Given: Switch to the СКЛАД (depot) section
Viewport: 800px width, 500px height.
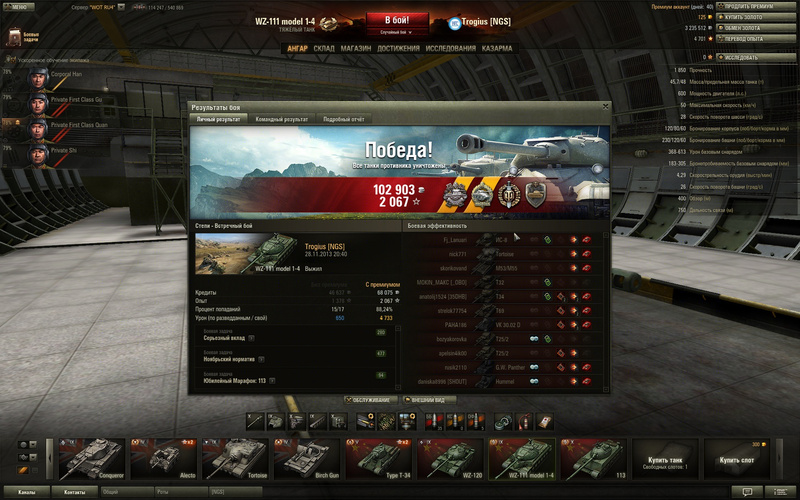Looking at the screenshot, I should tap(324, 47).
